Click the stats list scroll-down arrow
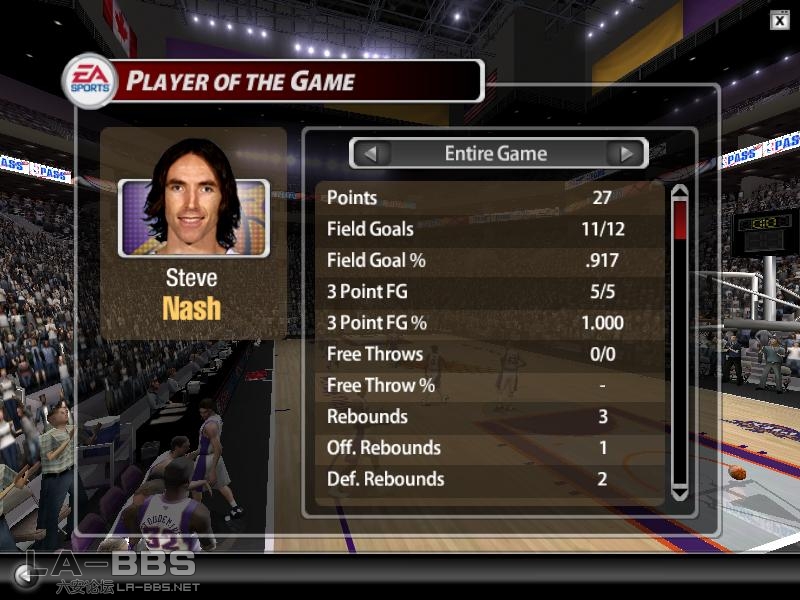The image size is (800, 600). click(680, 492)
